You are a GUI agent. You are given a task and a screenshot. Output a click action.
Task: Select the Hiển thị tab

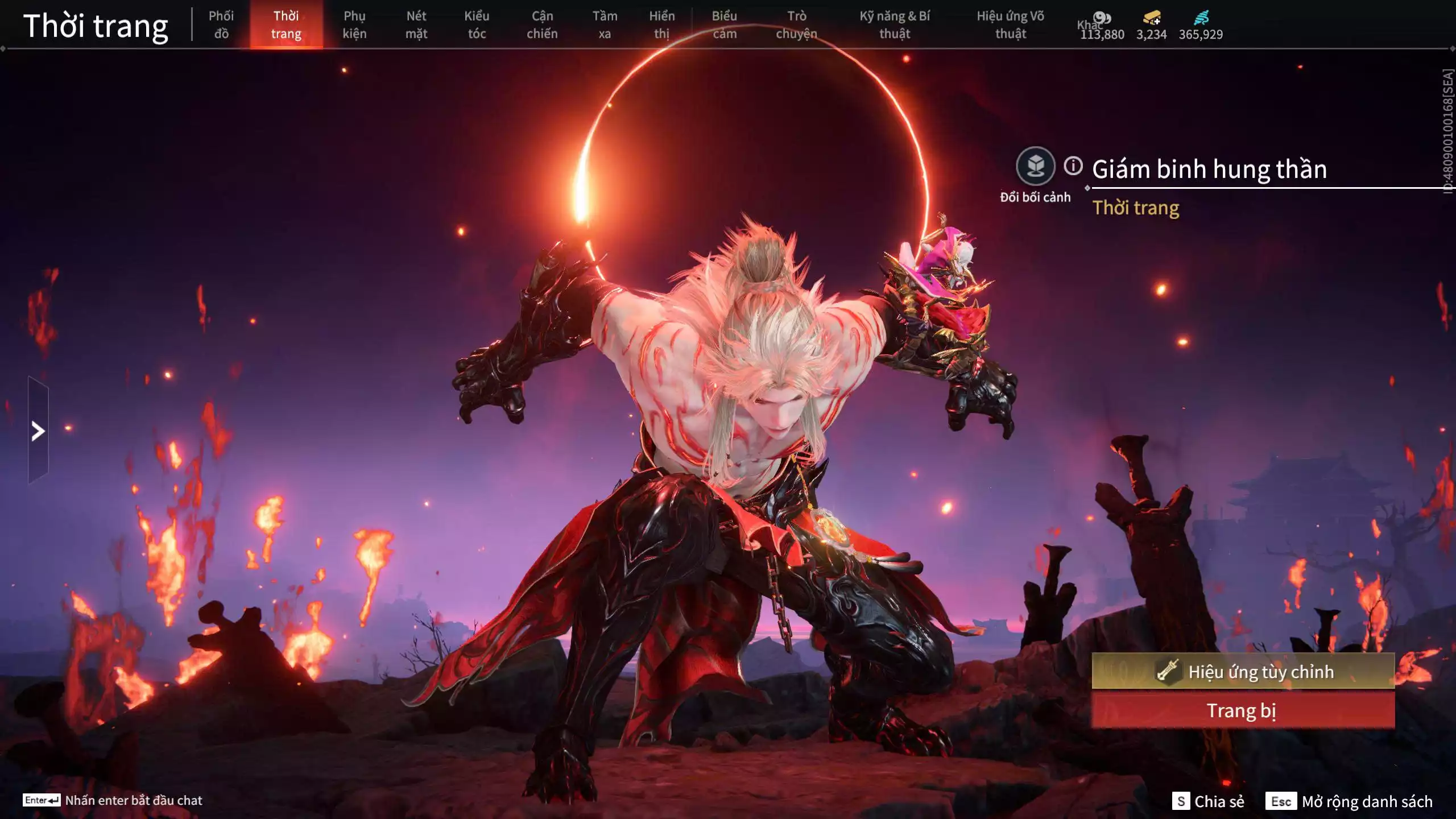point(661,25)
